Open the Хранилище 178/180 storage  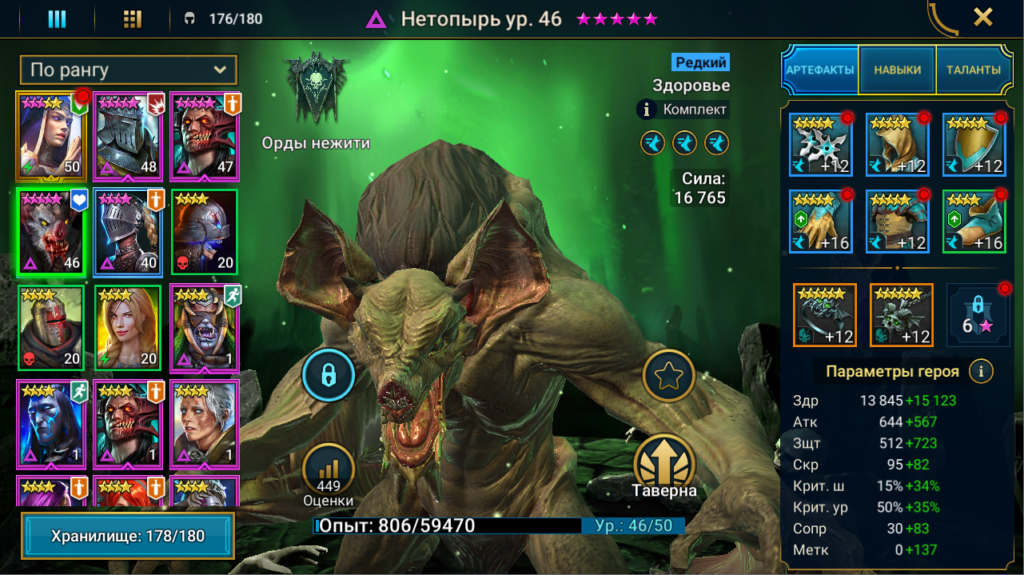[x=128, y=536]
